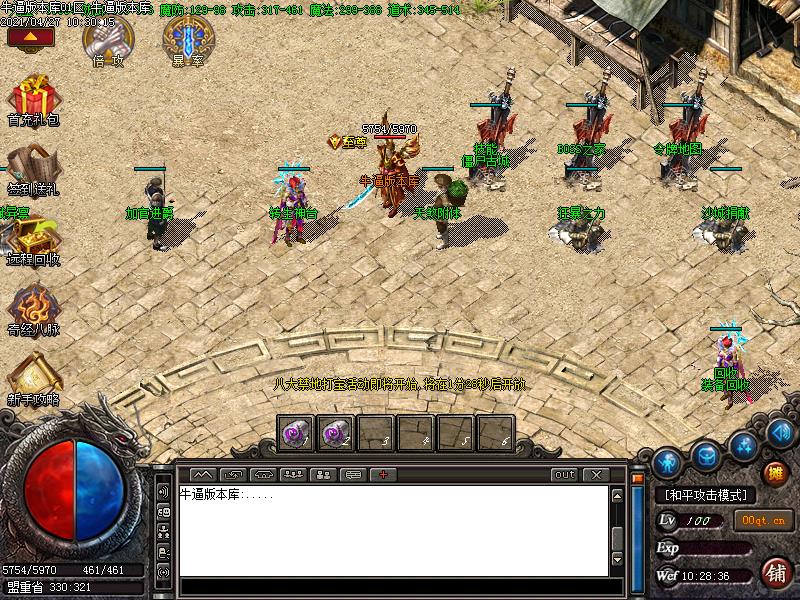800x600 pixels.
Task: Claim the 首充礼包 first recharge gift
Action: 33,99
